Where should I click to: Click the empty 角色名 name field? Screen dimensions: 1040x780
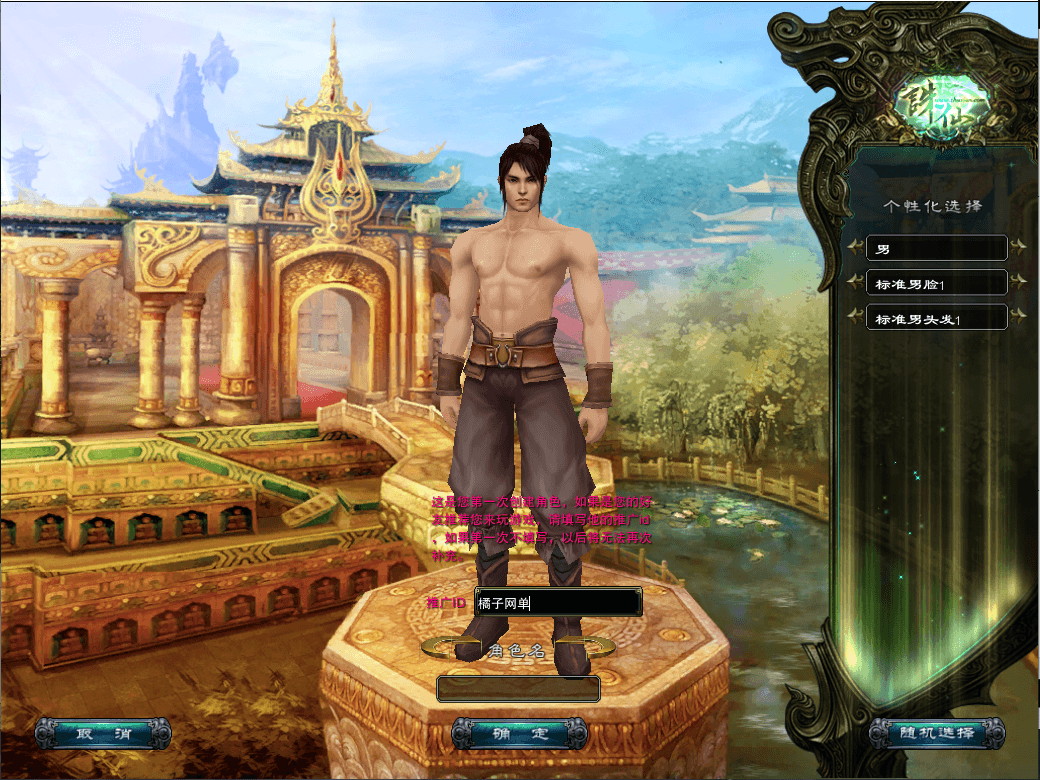tap(518, 689)
